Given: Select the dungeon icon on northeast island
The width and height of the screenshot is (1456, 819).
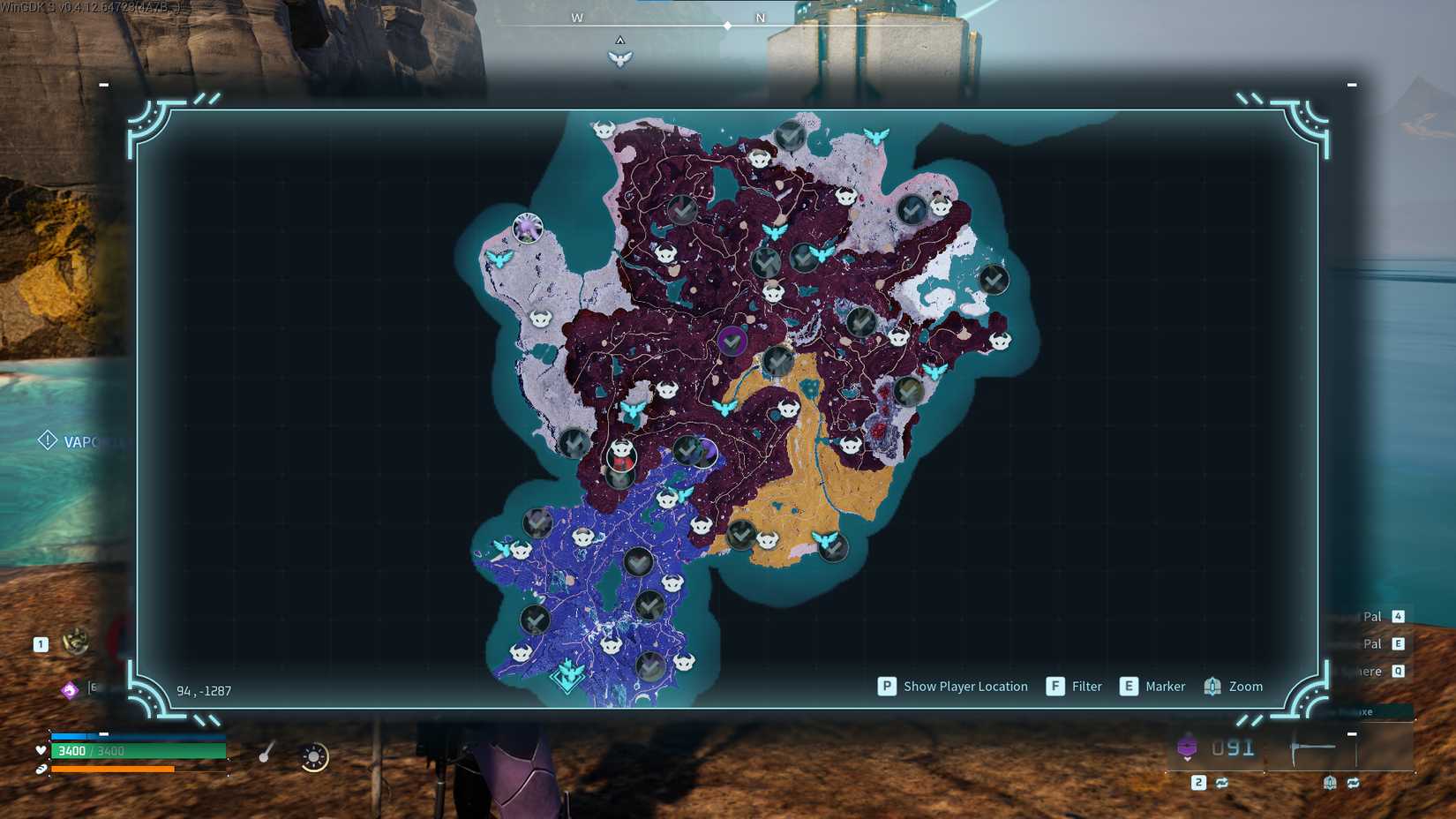Looking at the screenshot, I should tap(994, 279).
